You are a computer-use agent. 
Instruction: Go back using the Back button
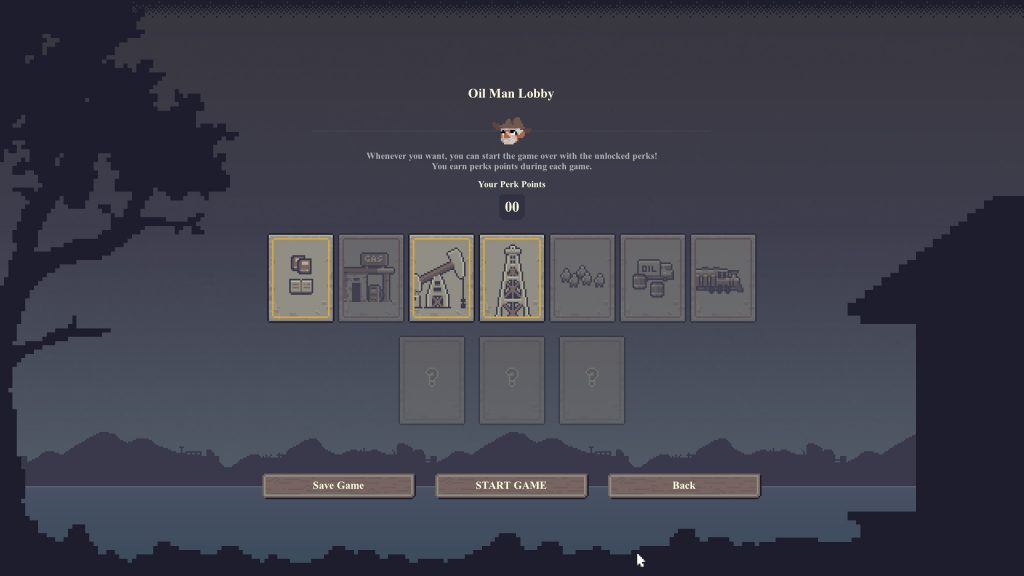click(684, 485)
